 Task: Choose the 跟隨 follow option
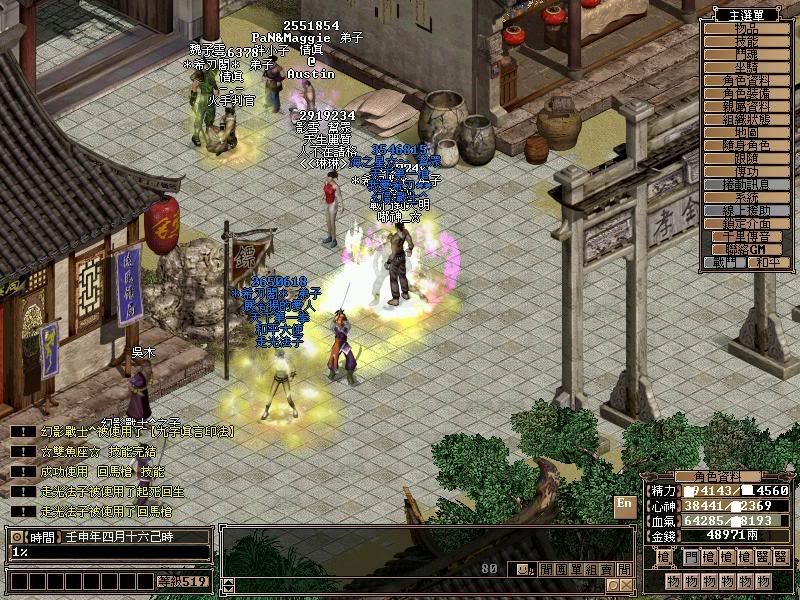(x=746, y=159)
